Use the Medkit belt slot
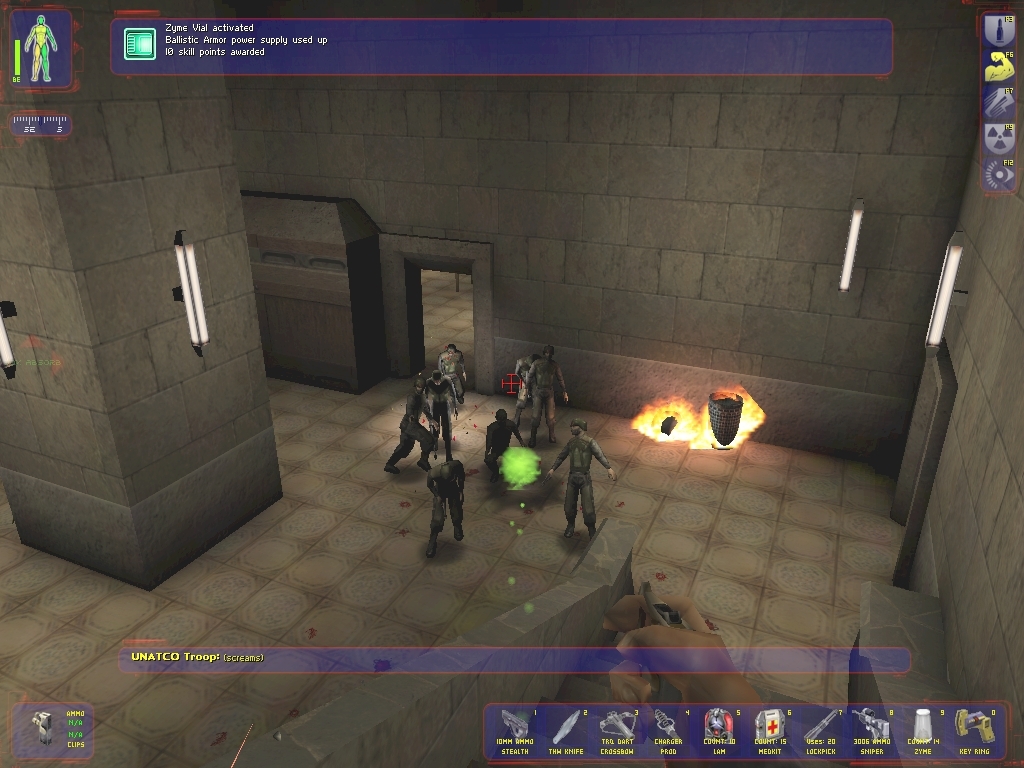 pyautogui.click(x=768, y=731)
